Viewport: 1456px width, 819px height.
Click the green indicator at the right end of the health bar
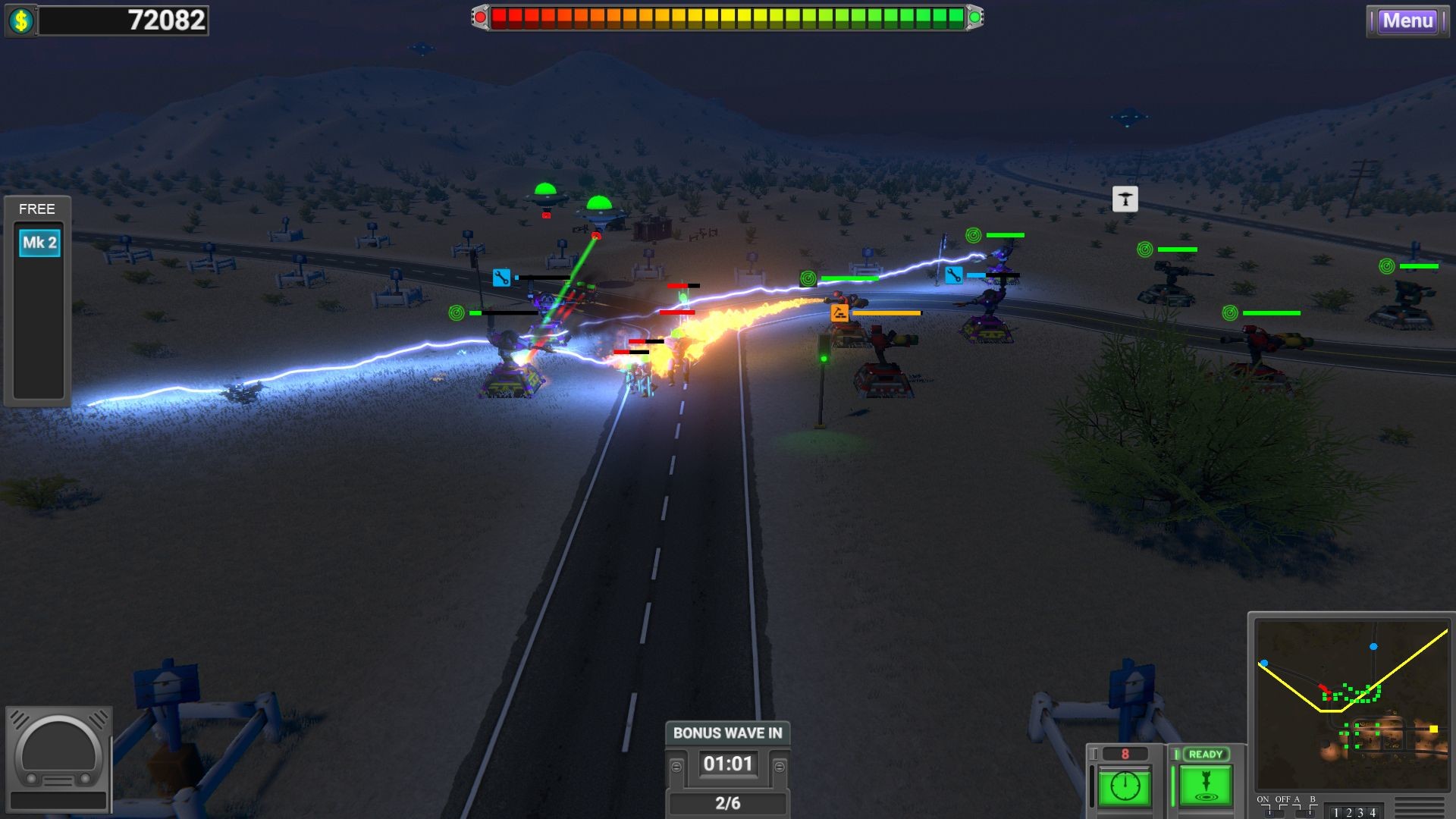975,15
